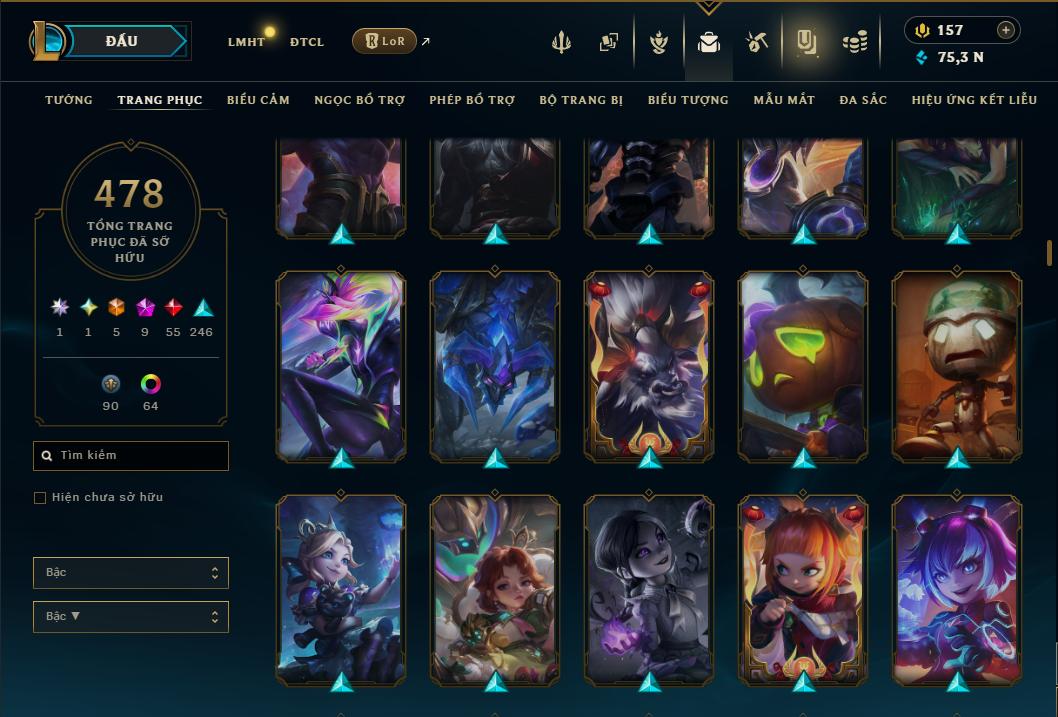This screenshot has height=717, width=1058.
Task: Toggle the Hiện chưa sở hữu checkbox
Action: [x=40, y=498]
